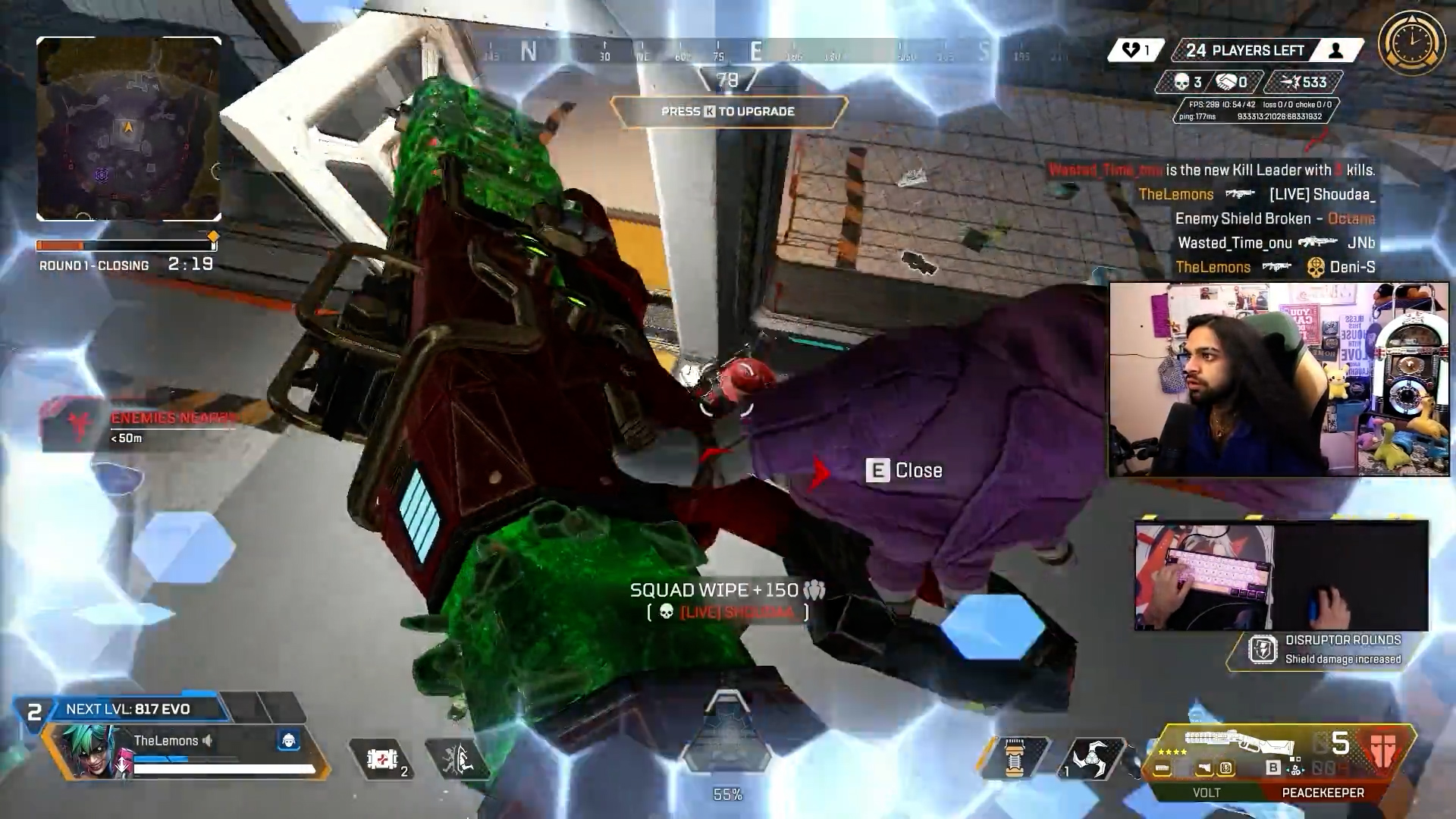Use the health kit item slot
This screenshot has height=819, width=1456.
382,759
